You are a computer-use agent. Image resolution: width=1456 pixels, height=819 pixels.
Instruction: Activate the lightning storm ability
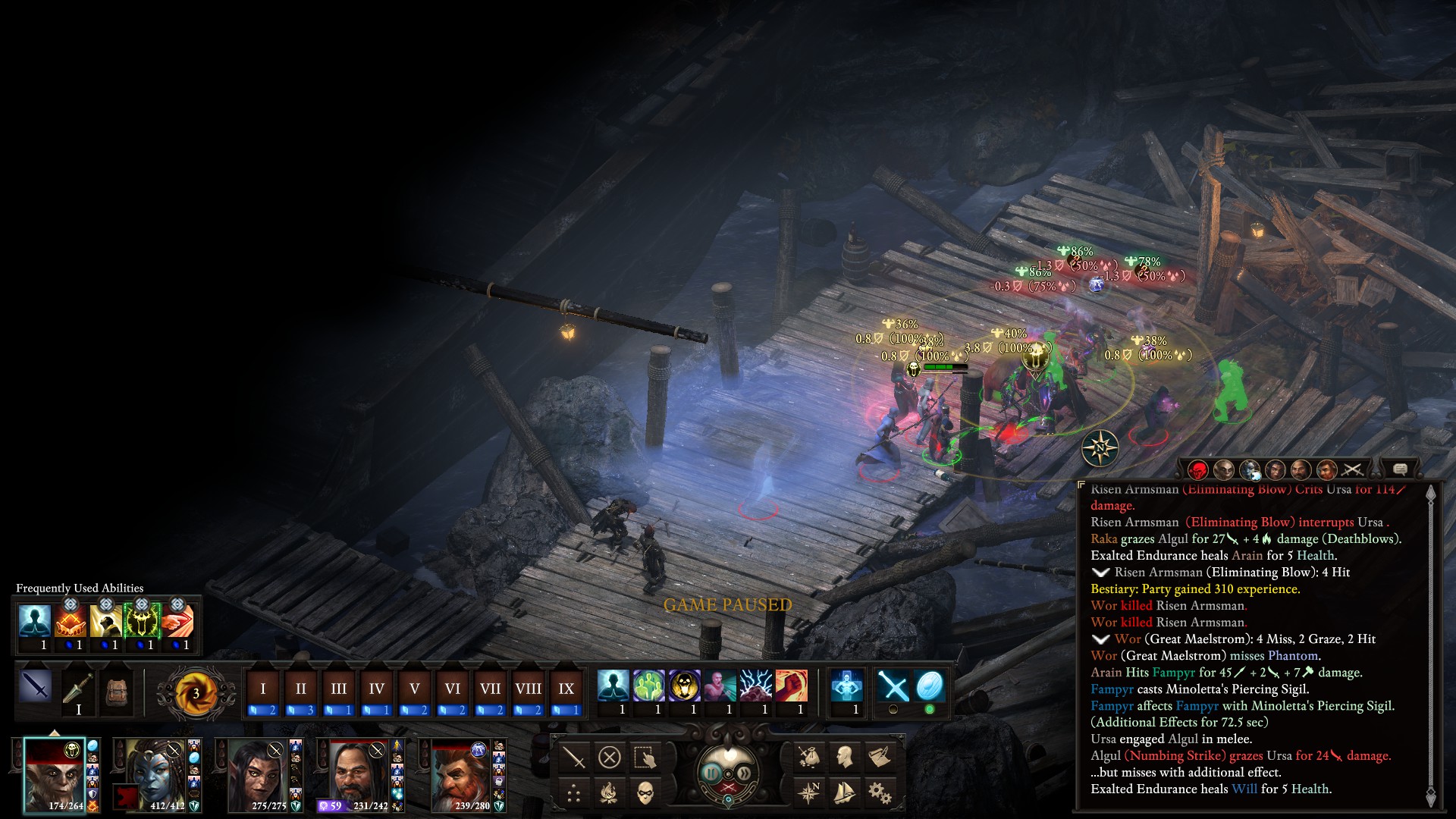755,686
